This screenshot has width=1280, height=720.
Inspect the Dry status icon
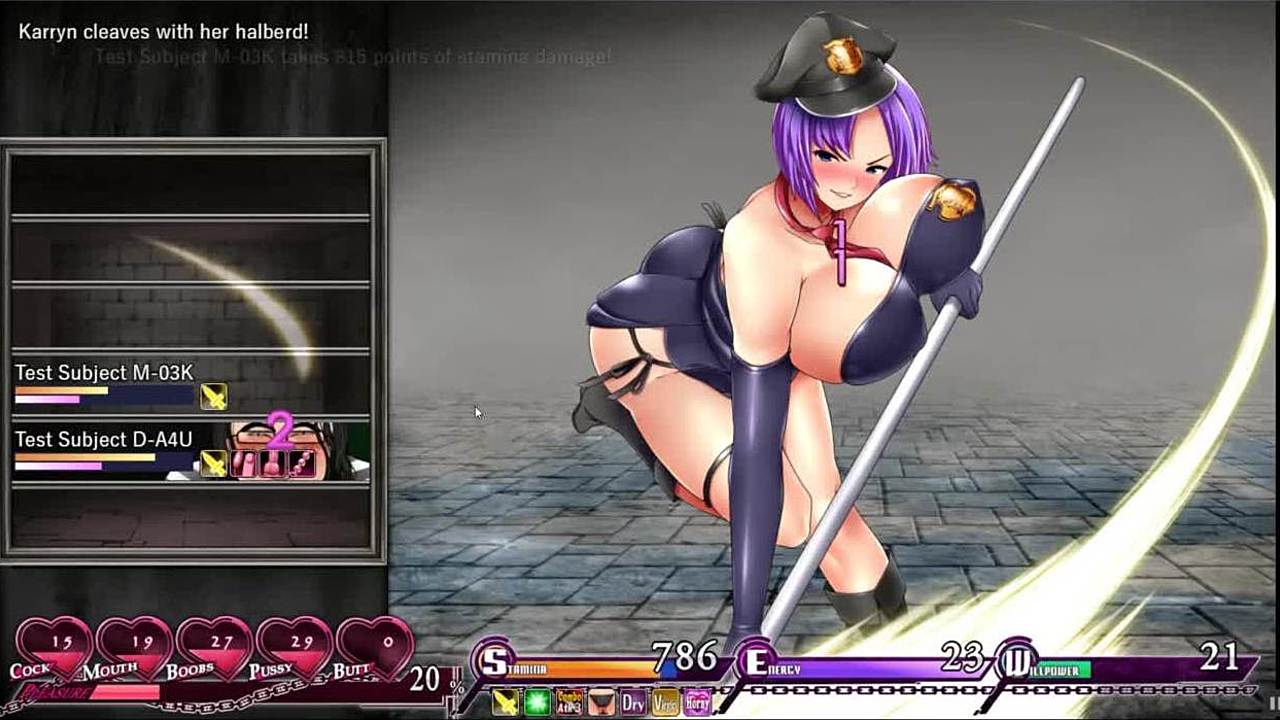[633, 702]
